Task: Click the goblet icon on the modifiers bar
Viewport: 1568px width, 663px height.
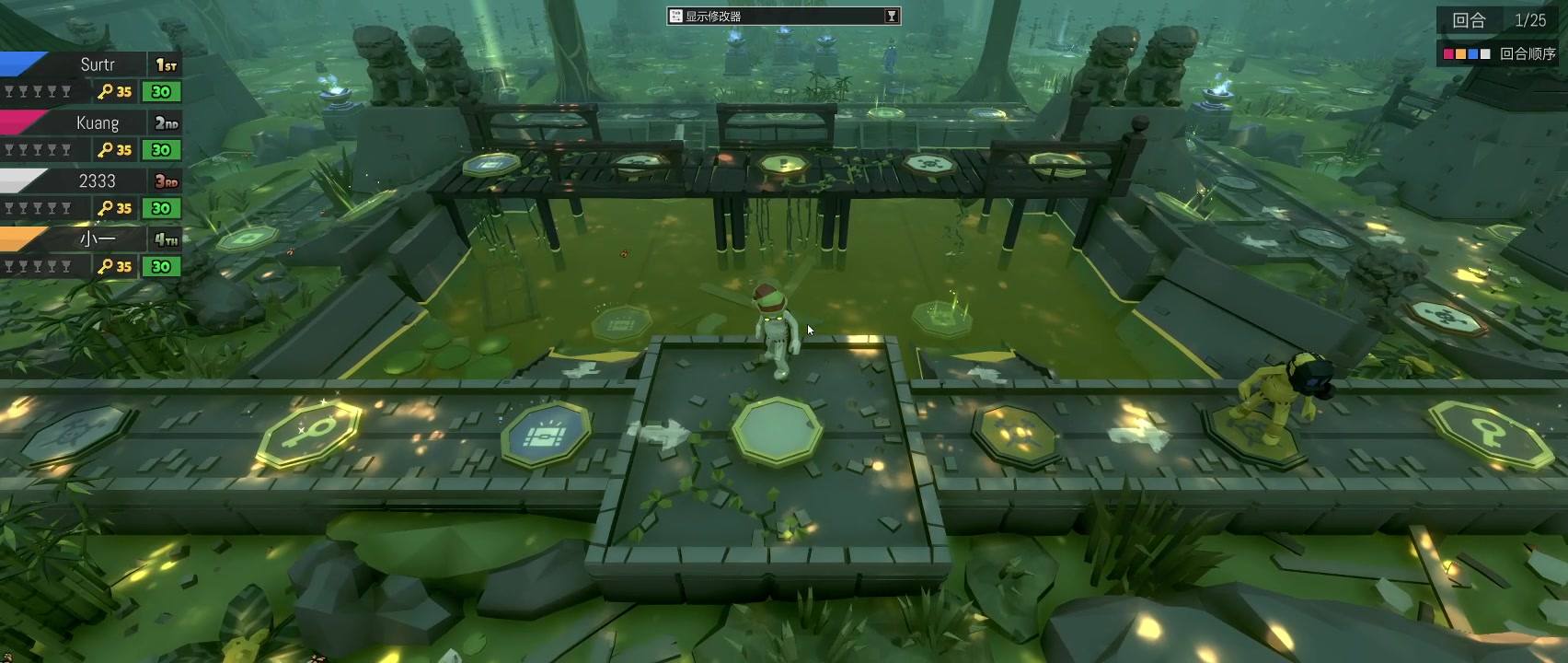Action: tap(891, 16)
